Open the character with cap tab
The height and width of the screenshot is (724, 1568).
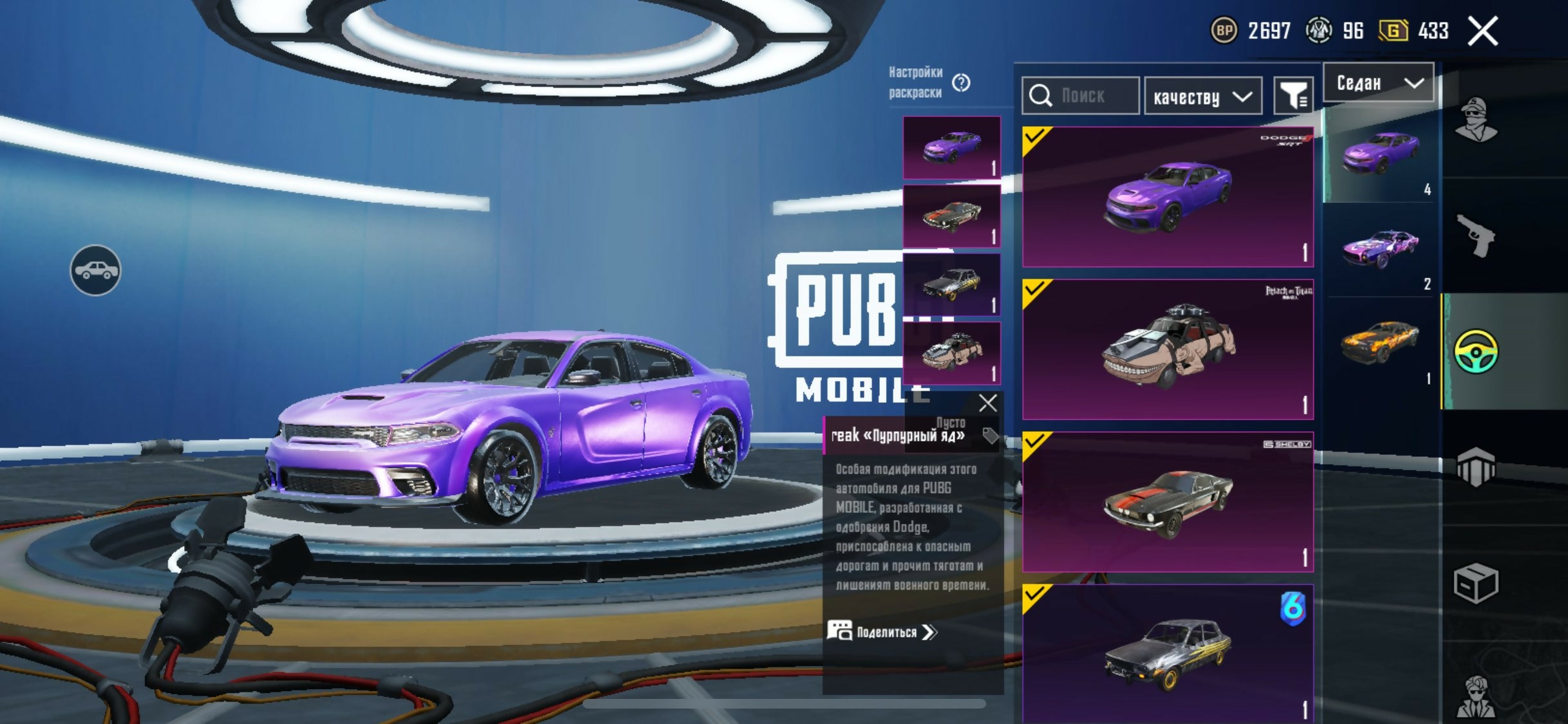1475,120
